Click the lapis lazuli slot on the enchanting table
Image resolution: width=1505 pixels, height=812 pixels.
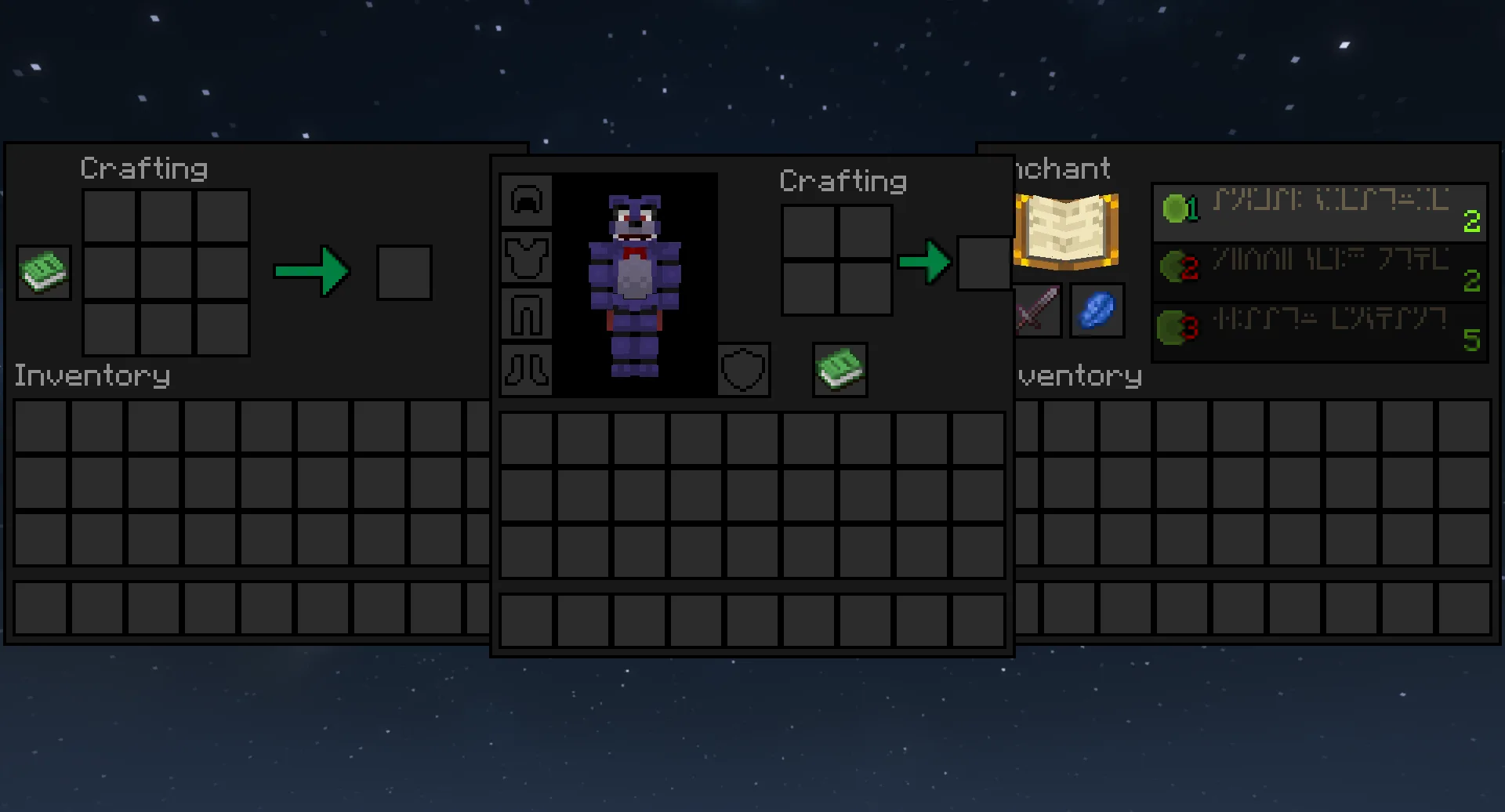1096,310
